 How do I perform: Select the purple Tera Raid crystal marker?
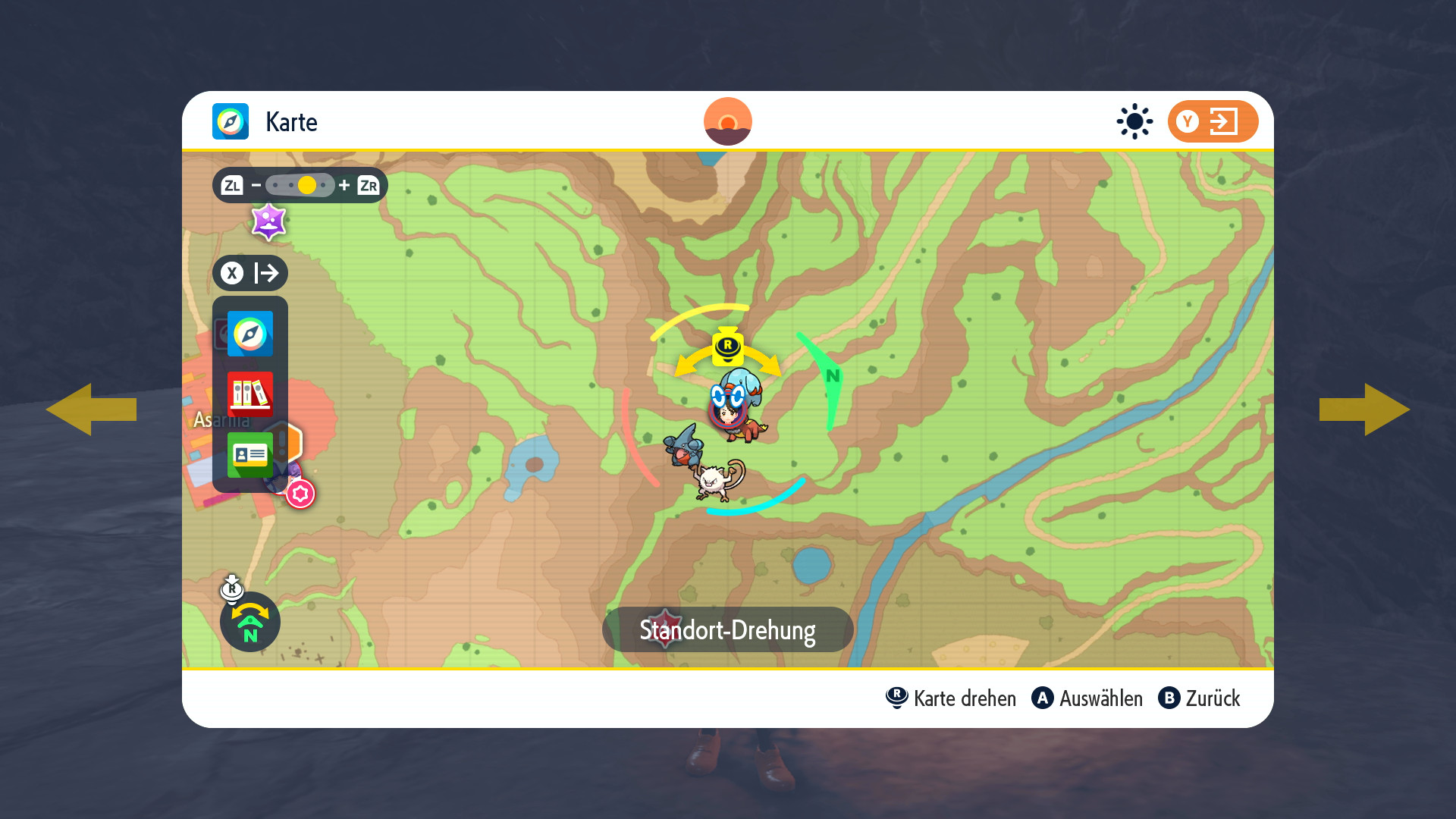268,222
